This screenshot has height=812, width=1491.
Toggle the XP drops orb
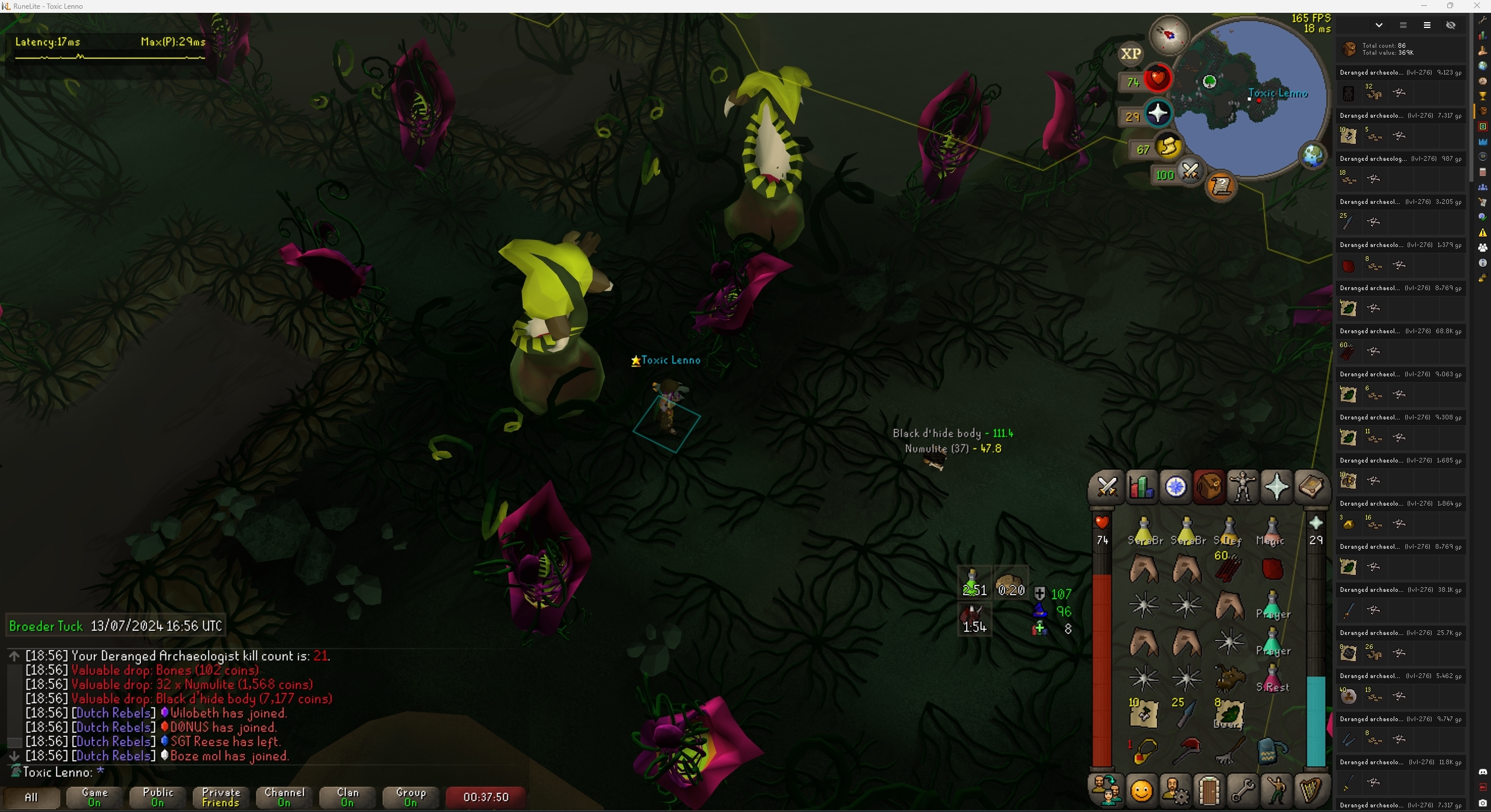(1130, 54)
